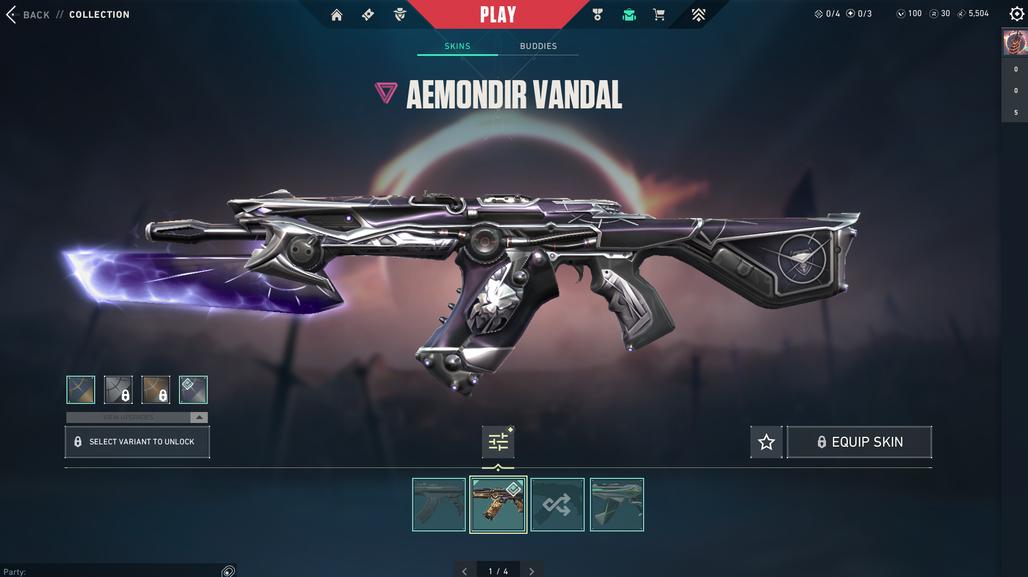Switch to the Buddies tab
Viewport: 1028px width, 577px height.
(x=538, y=46)
